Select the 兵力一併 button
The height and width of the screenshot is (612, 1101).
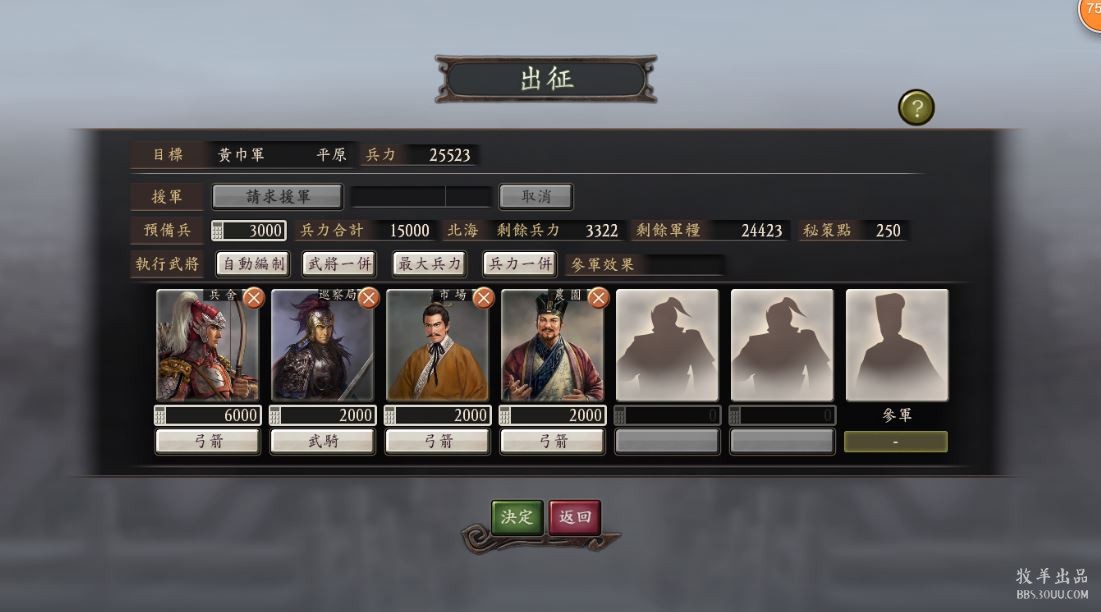(519, 264)
